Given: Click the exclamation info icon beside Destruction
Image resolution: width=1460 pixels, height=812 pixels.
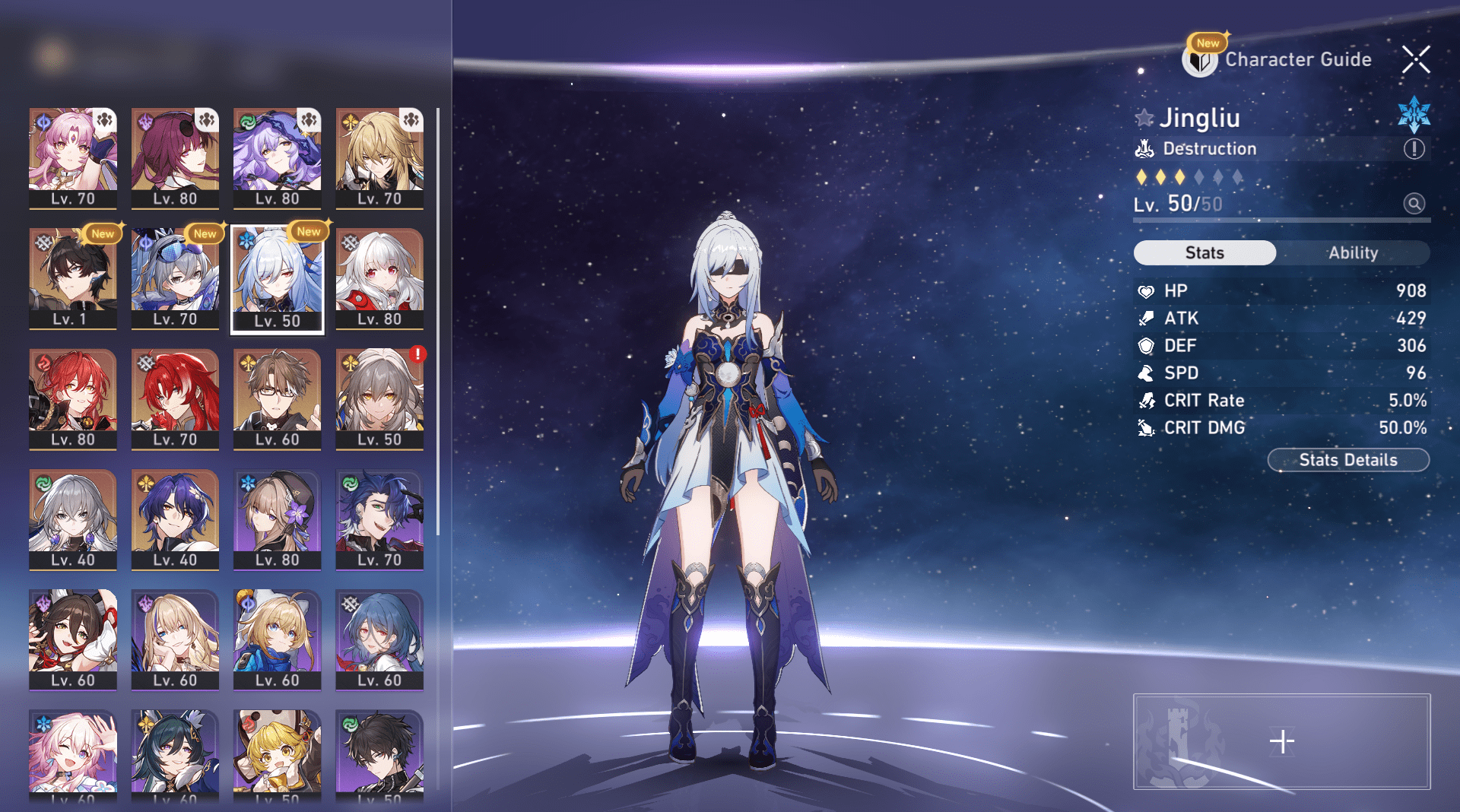Looking at the screenshot, I should click(1415, 149).
